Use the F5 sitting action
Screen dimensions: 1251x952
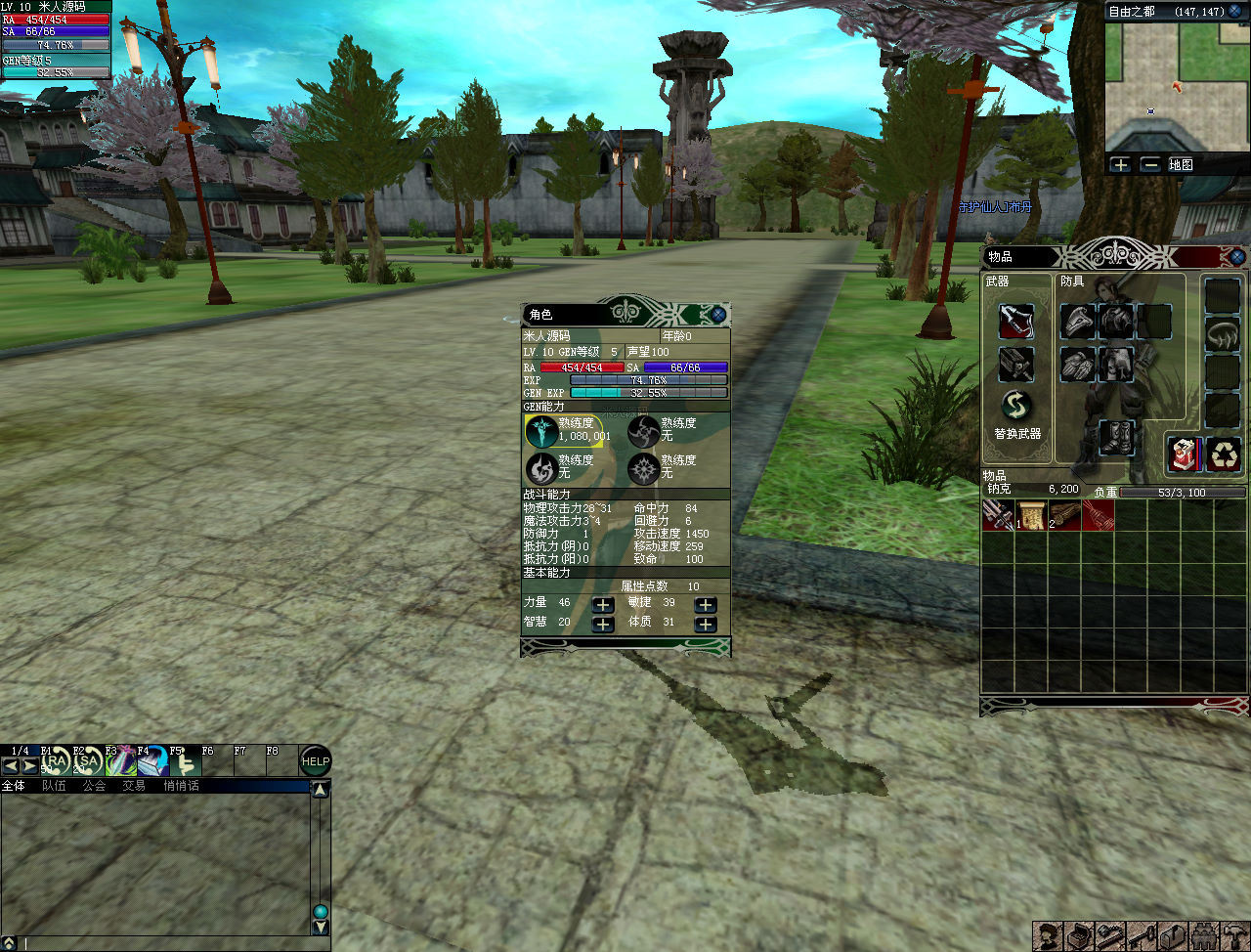click(183, 761)
